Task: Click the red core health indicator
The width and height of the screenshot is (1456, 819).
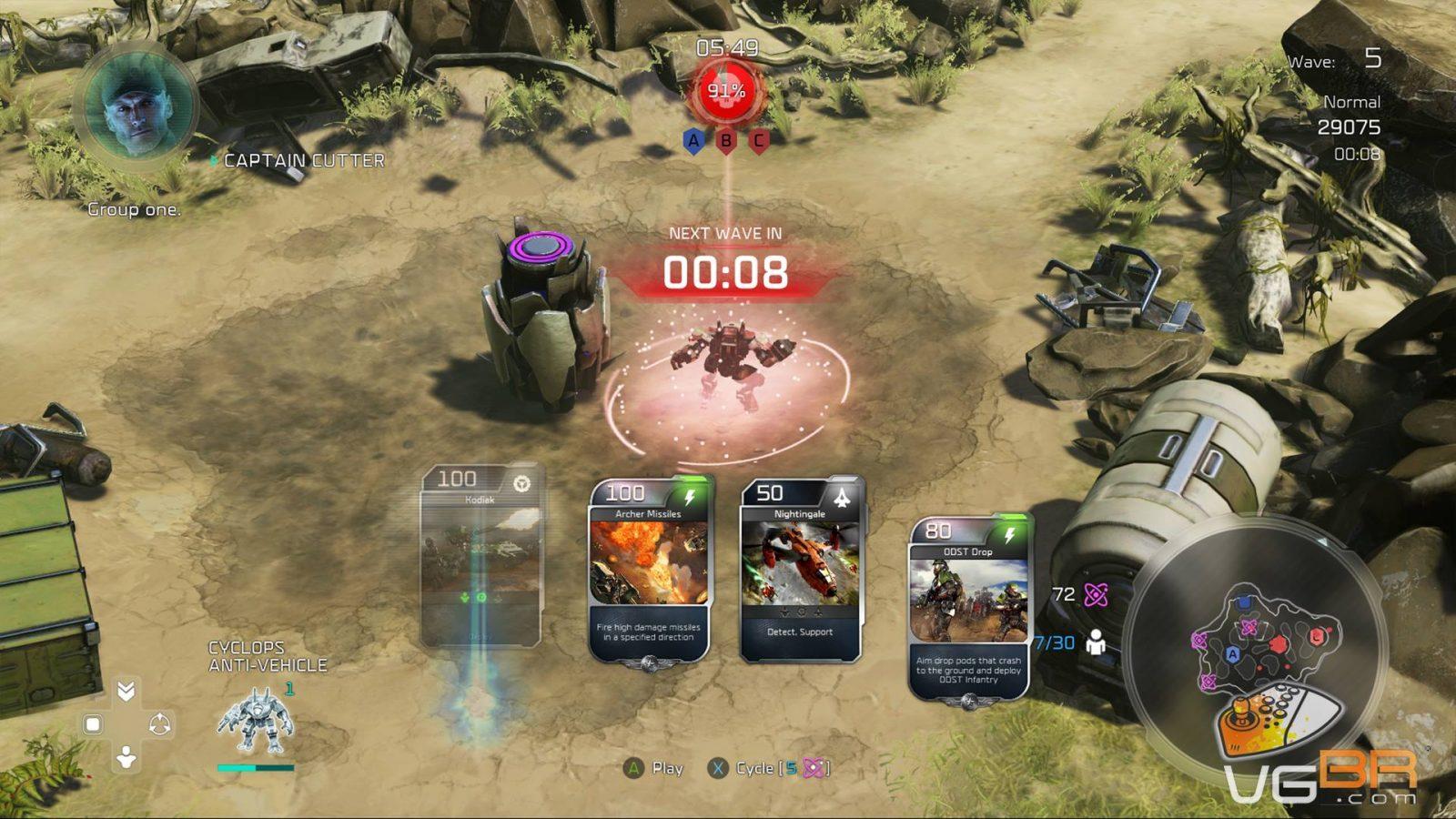Action: [726, 91]
